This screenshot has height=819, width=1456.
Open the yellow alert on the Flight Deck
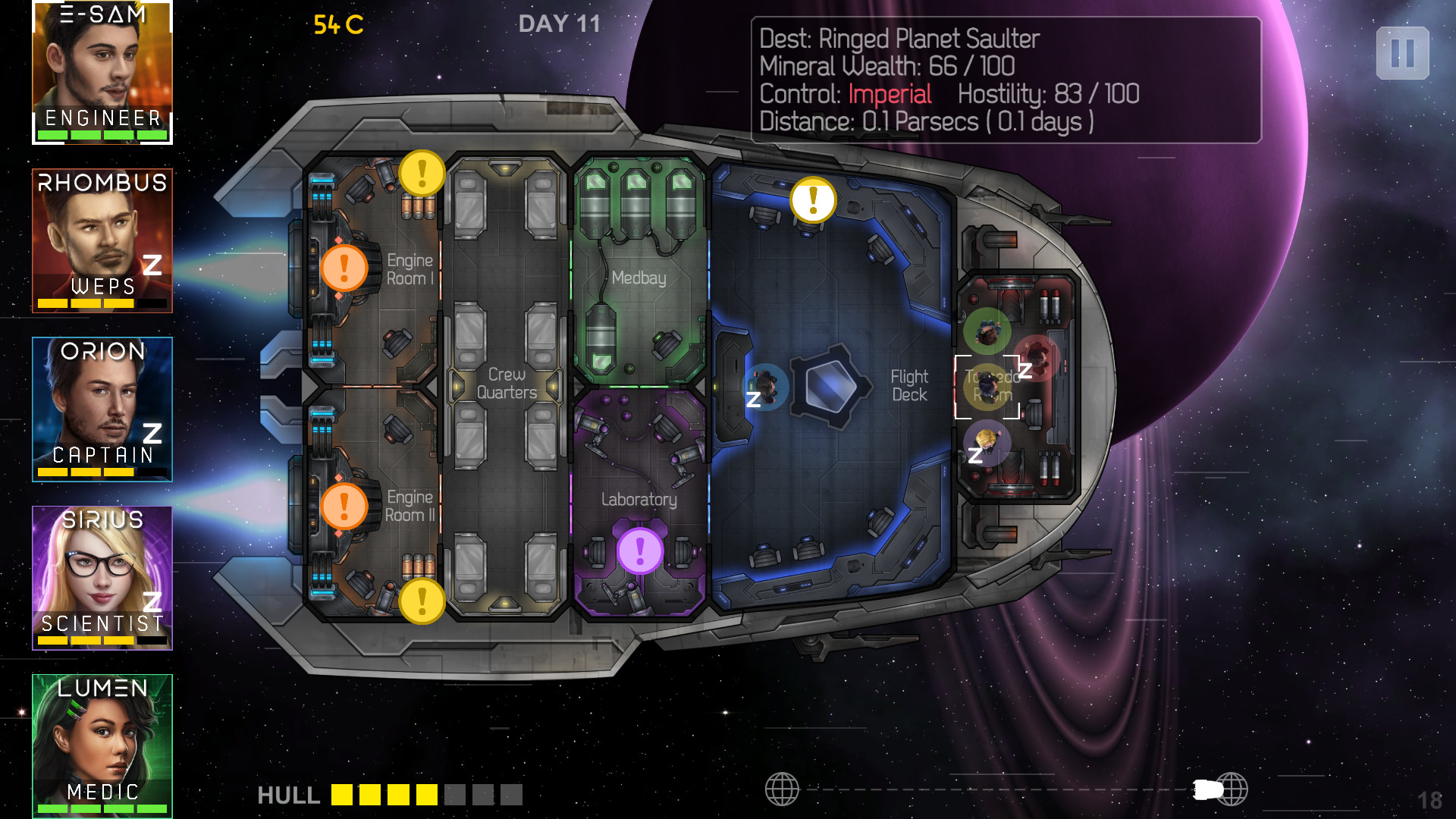[813, 200]
